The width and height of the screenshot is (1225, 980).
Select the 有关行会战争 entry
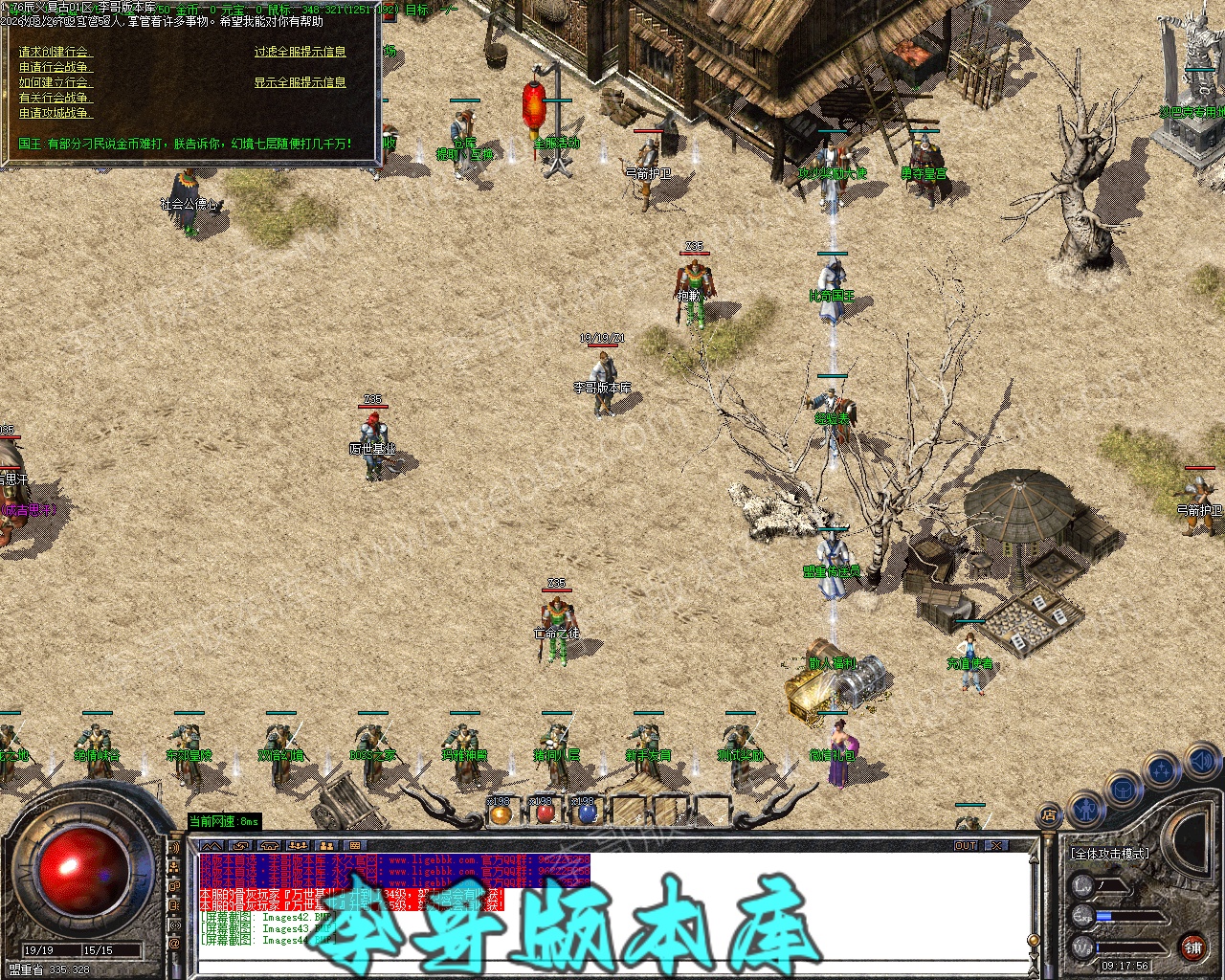point(55,98)
